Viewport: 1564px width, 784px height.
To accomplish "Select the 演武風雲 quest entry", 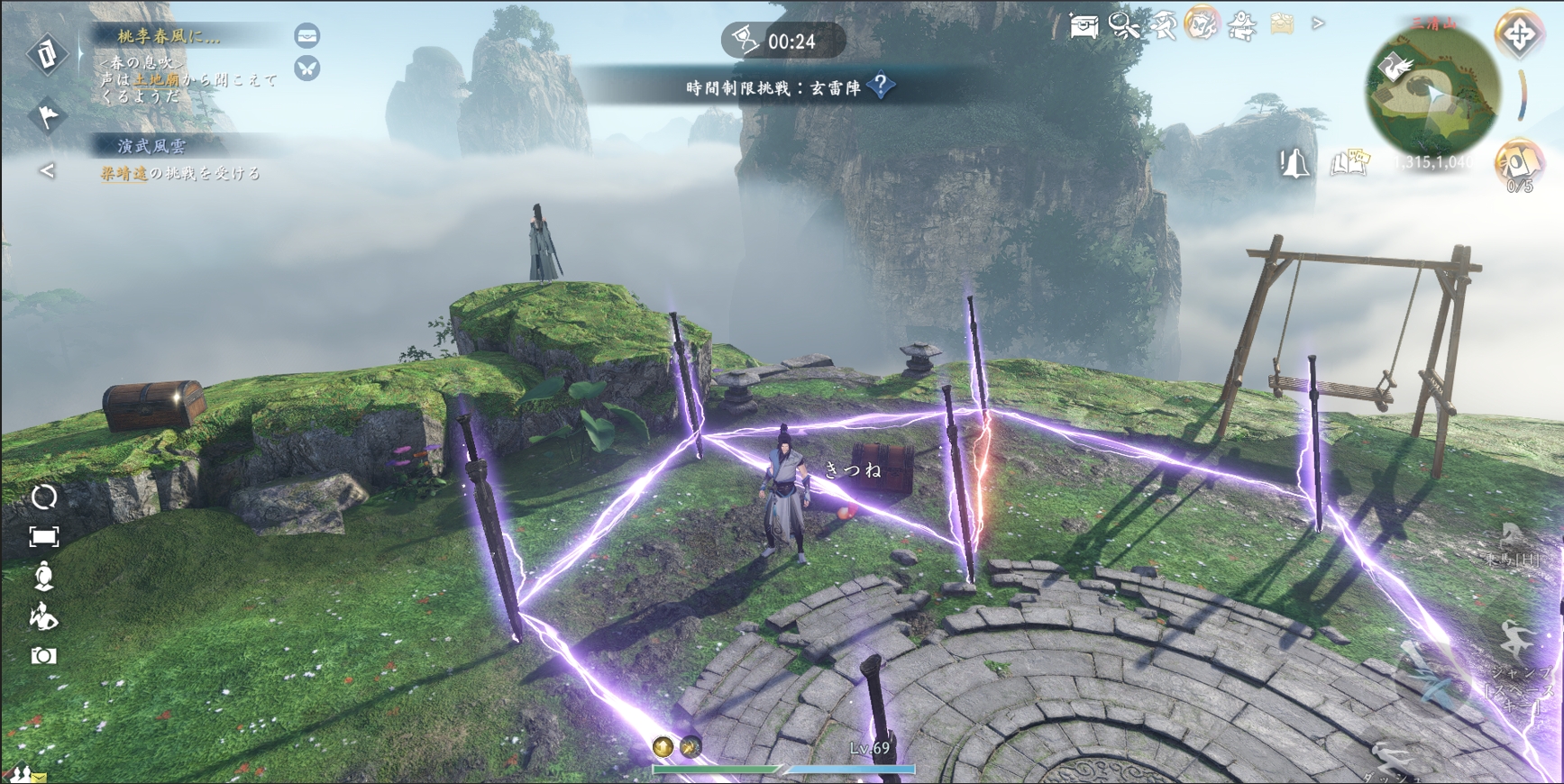I will (x=152, y=145).
